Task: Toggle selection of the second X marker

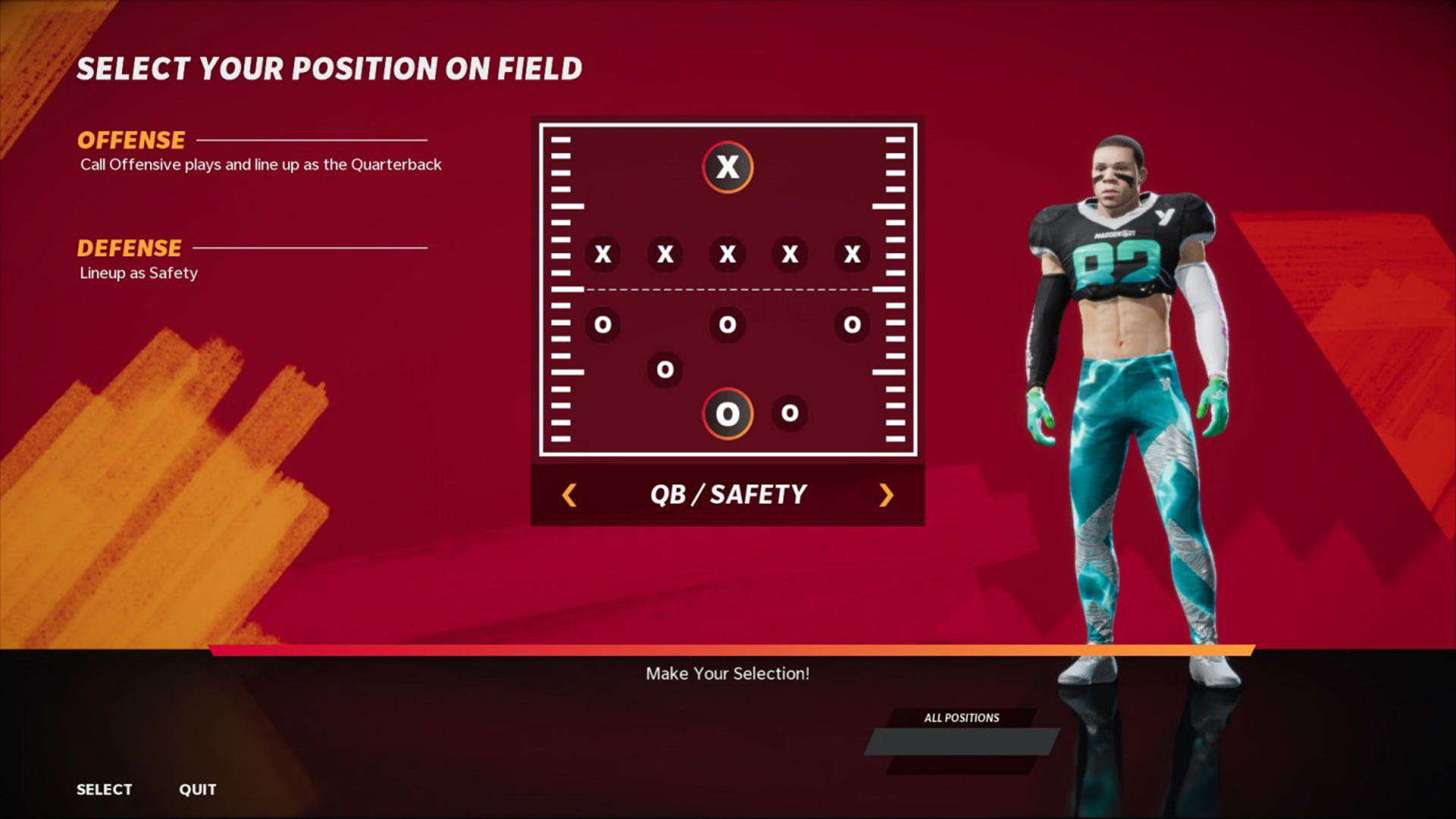Action: (x=665, y=255)
